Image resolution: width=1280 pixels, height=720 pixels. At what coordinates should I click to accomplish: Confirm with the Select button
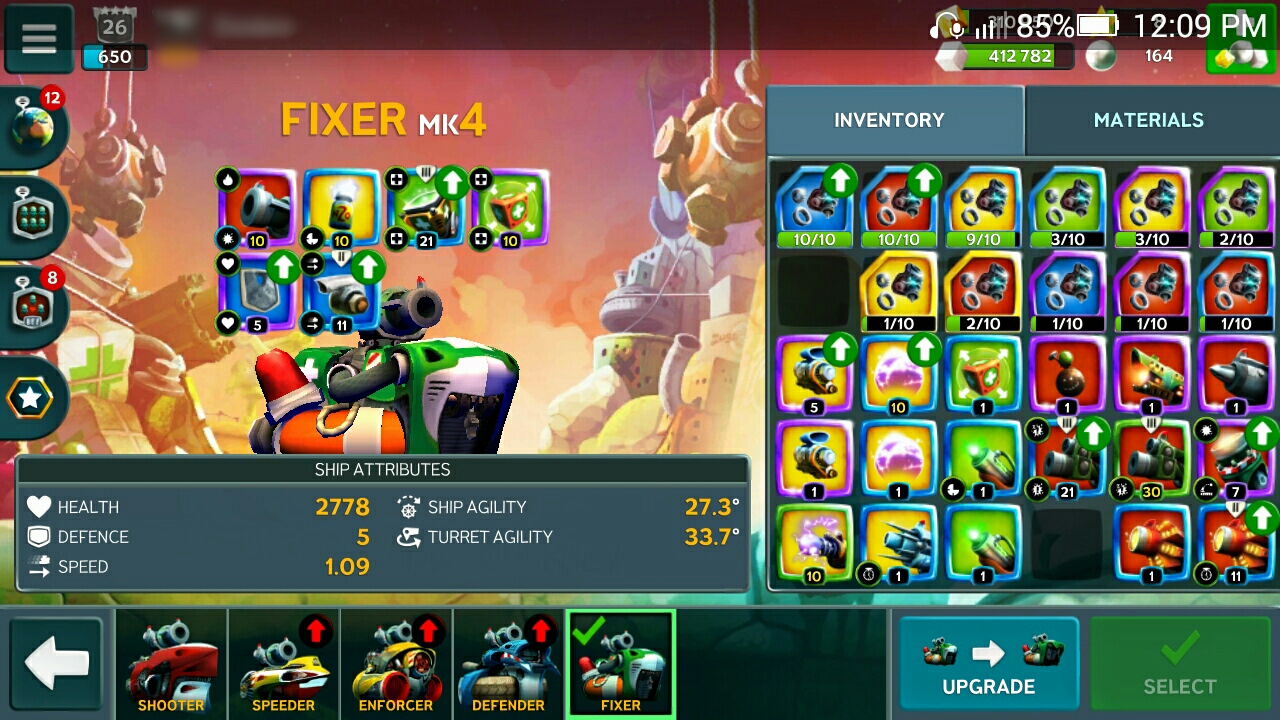coord(1179,663)
